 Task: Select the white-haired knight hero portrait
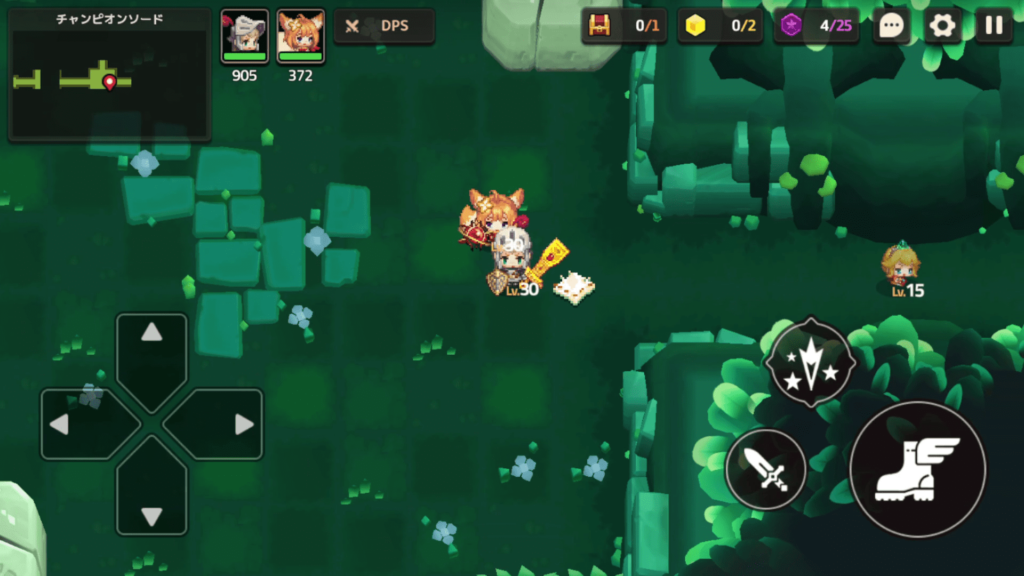245,37
